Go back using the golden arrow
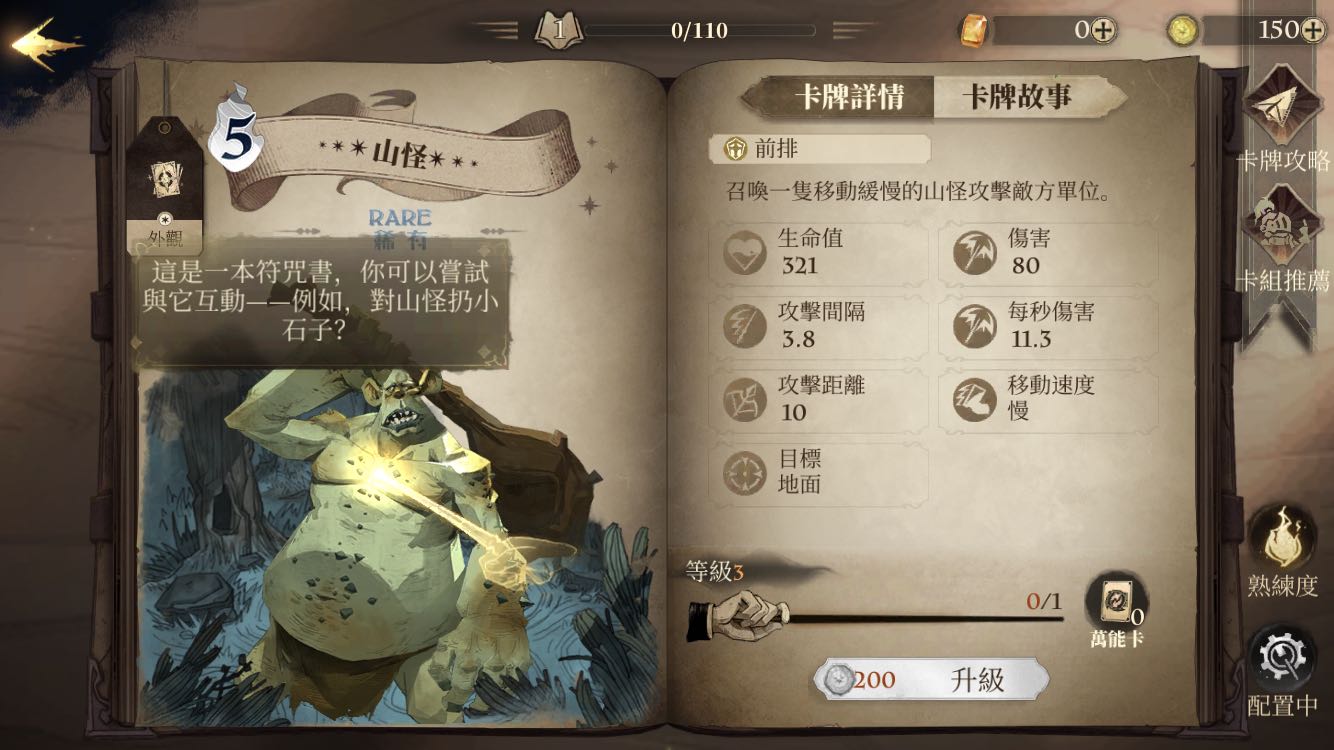This screenshot has width=1334, height=750. [46, 44]
